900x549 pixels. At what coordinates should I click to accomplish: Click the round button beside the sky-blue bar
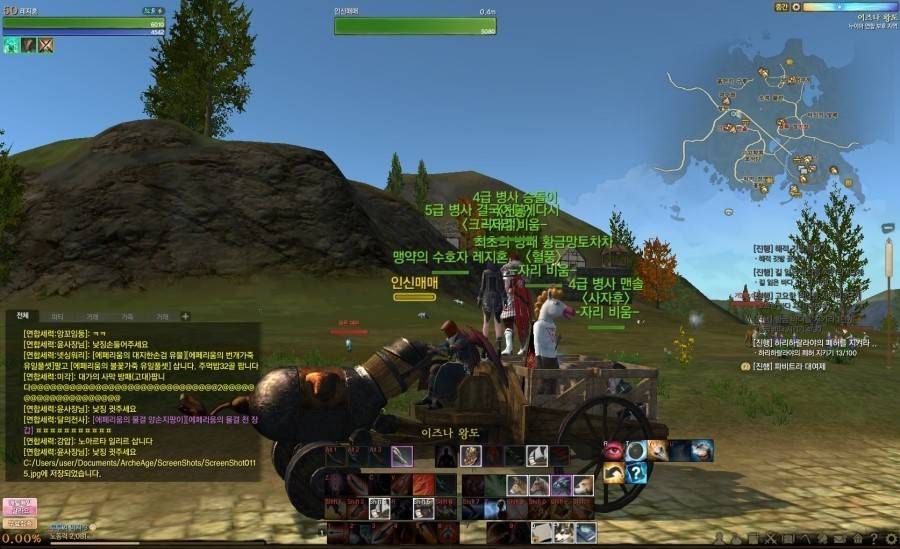coord(795,7)
